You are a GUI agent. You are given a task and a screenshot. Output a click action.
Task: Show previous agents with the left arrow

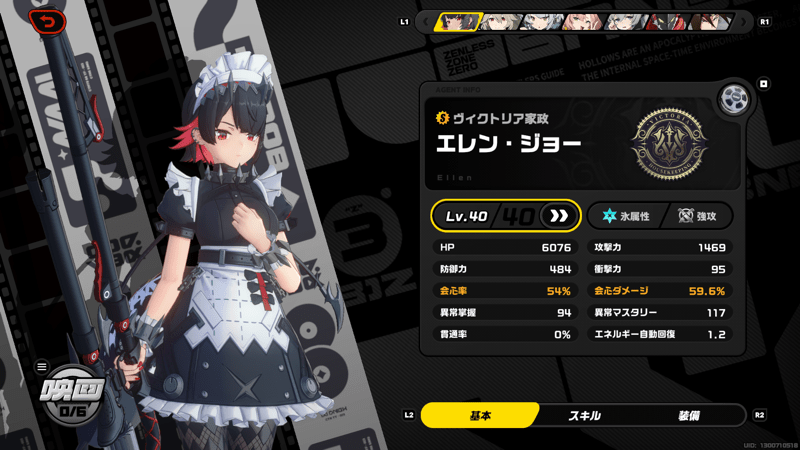pos(426,21)
